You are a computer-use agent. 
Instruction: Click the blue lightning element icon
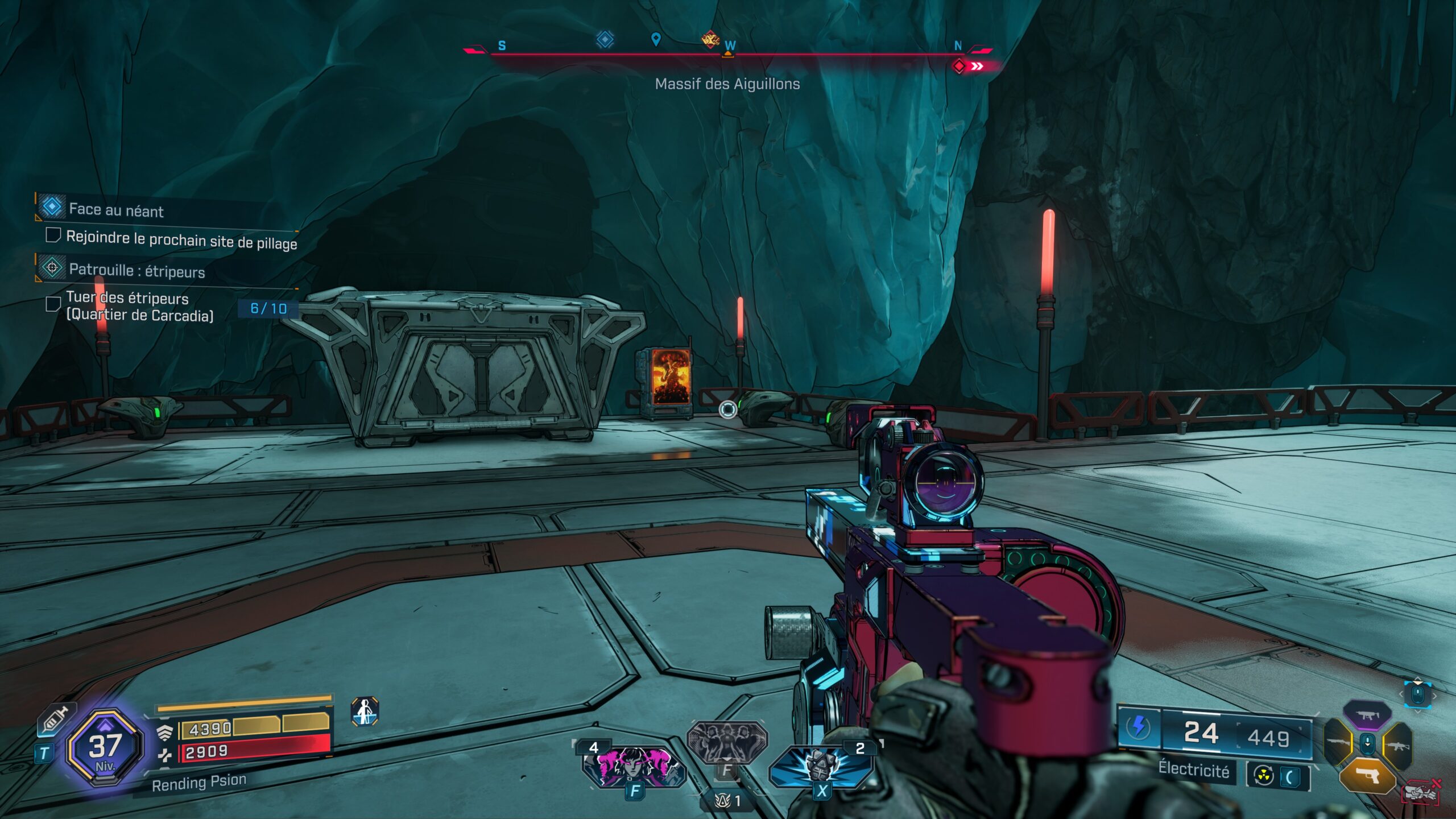pyautogui.click(x=1138, y=727)
